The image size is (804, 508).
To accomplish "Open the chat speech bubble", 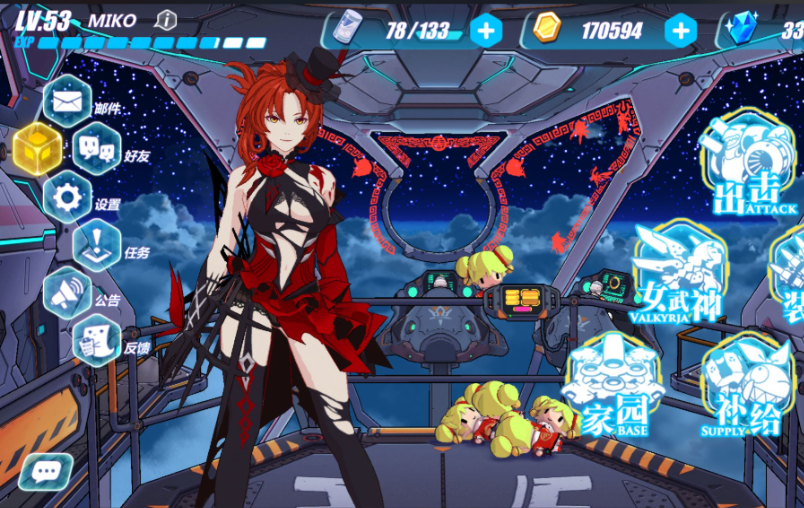I will 45,472.
